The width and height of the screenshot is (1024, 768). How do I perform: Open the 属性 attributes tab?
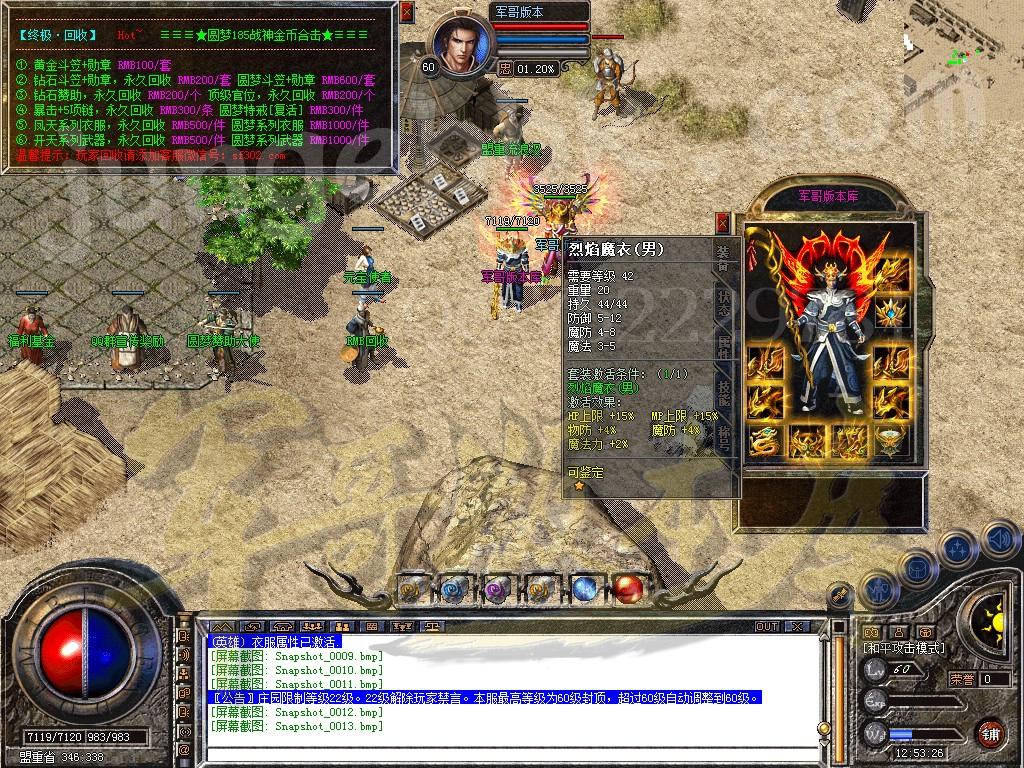(x=724, y=347)
